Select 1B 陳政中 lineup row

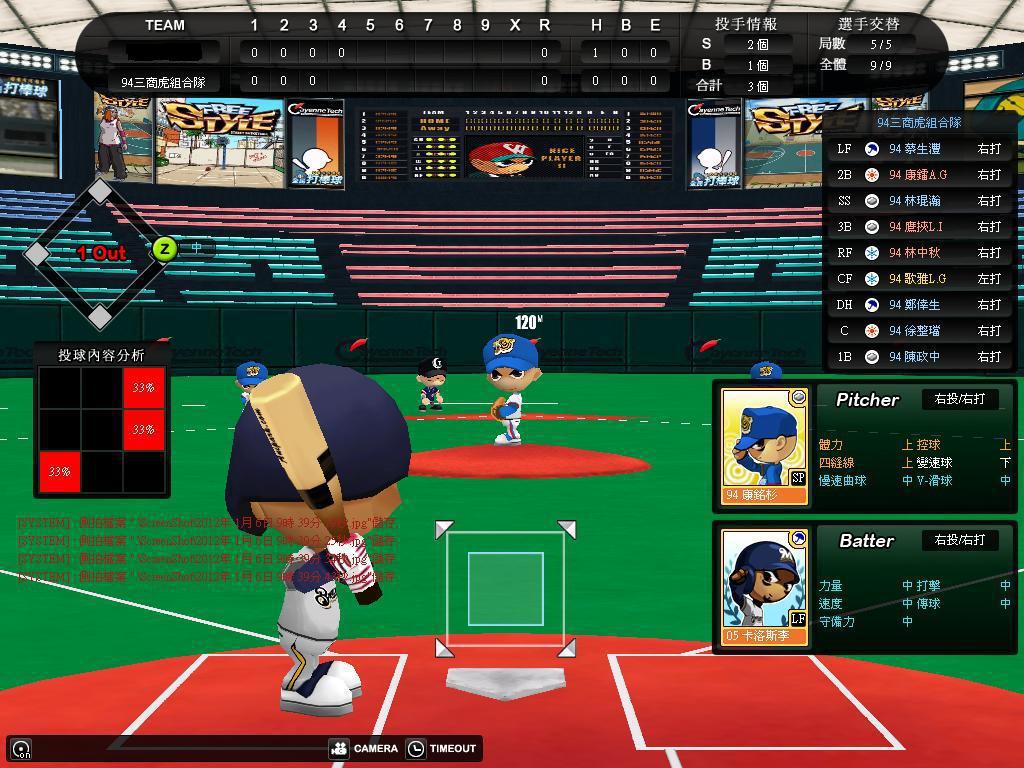(x=919, y=356)
